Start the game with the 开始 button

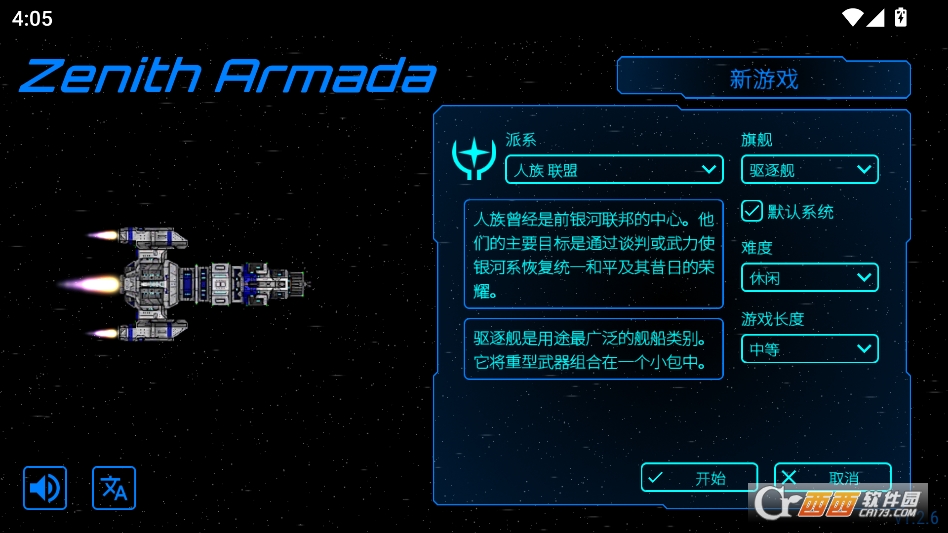tap(698, 478)
